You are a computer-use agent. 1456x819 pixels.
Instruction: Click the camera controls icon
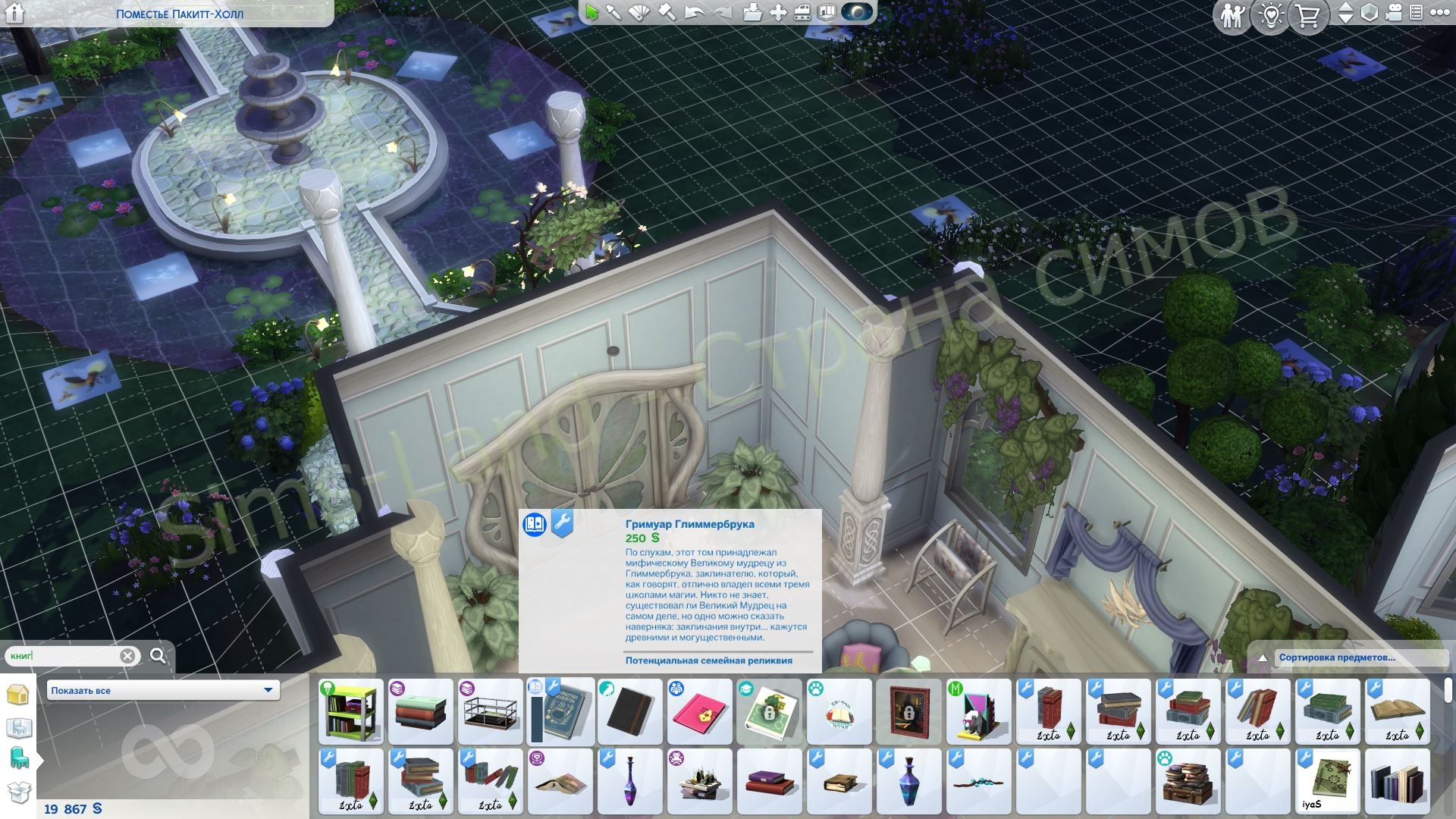coord(1394,14)
